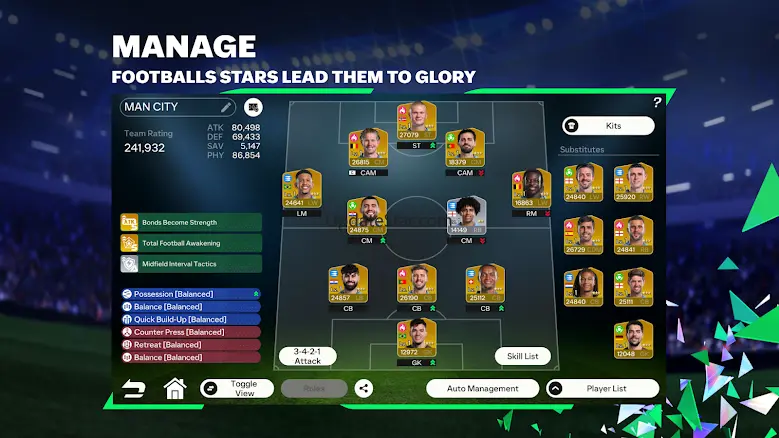This screenshot has height=438, width=779.
Task: Choose the substitute card rated 12048
Action: click(x=632, y=339)
